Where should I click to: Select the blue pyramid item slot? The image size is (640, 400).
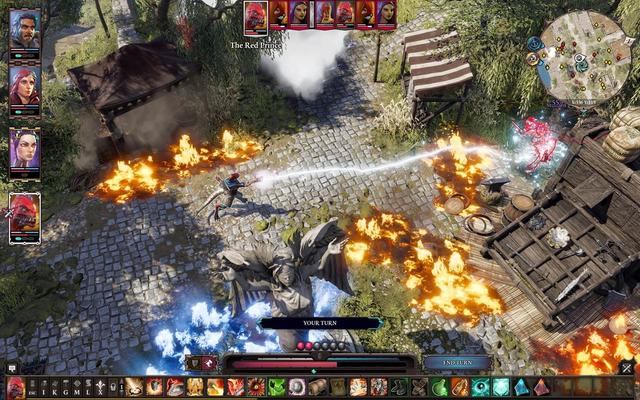[x=521, y=387]
